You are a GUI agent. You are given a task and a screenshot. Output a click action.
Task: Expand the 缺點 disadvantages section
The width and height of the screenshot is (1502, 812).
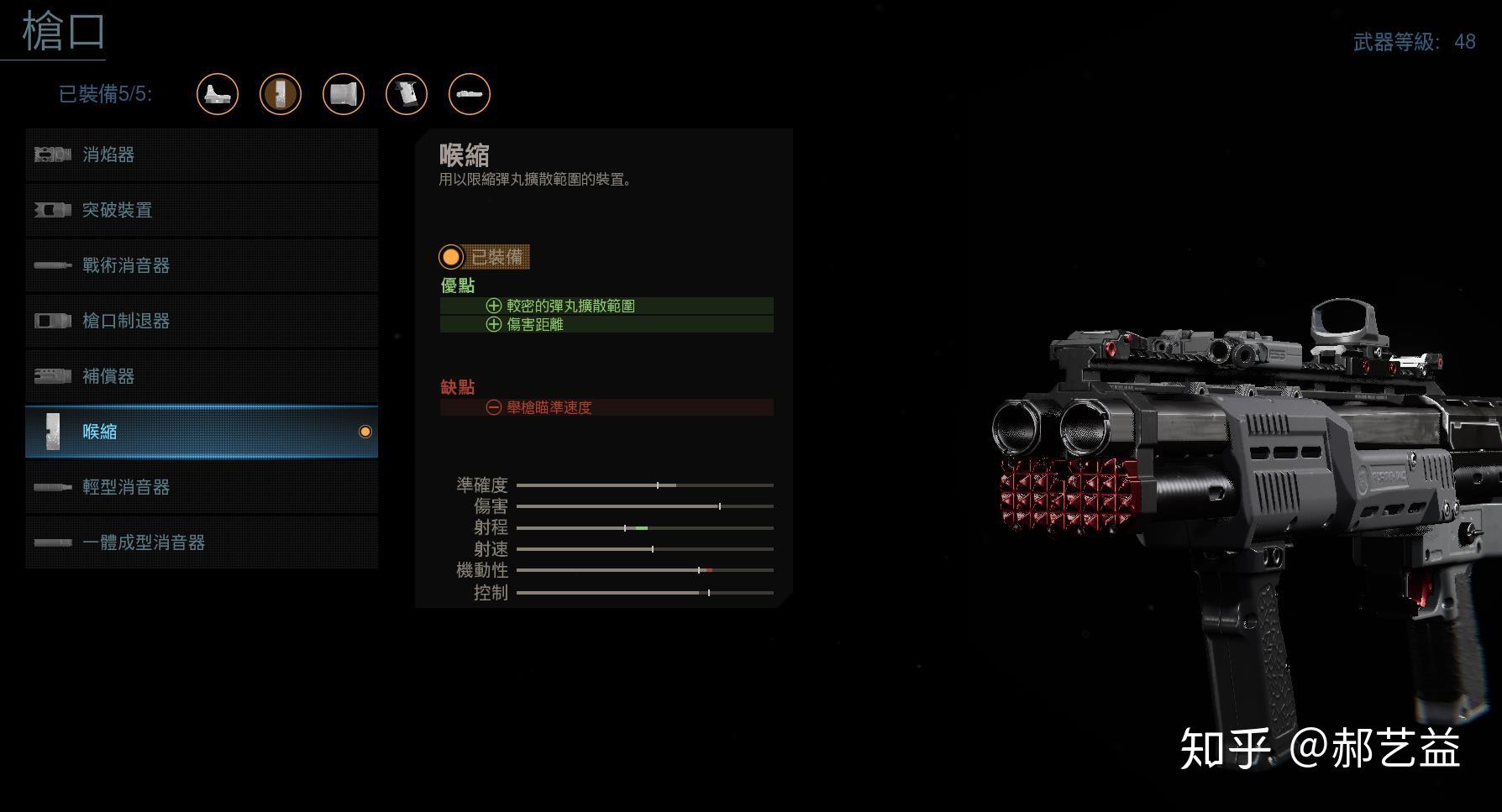pyautogui.click(x=459, y=387)
